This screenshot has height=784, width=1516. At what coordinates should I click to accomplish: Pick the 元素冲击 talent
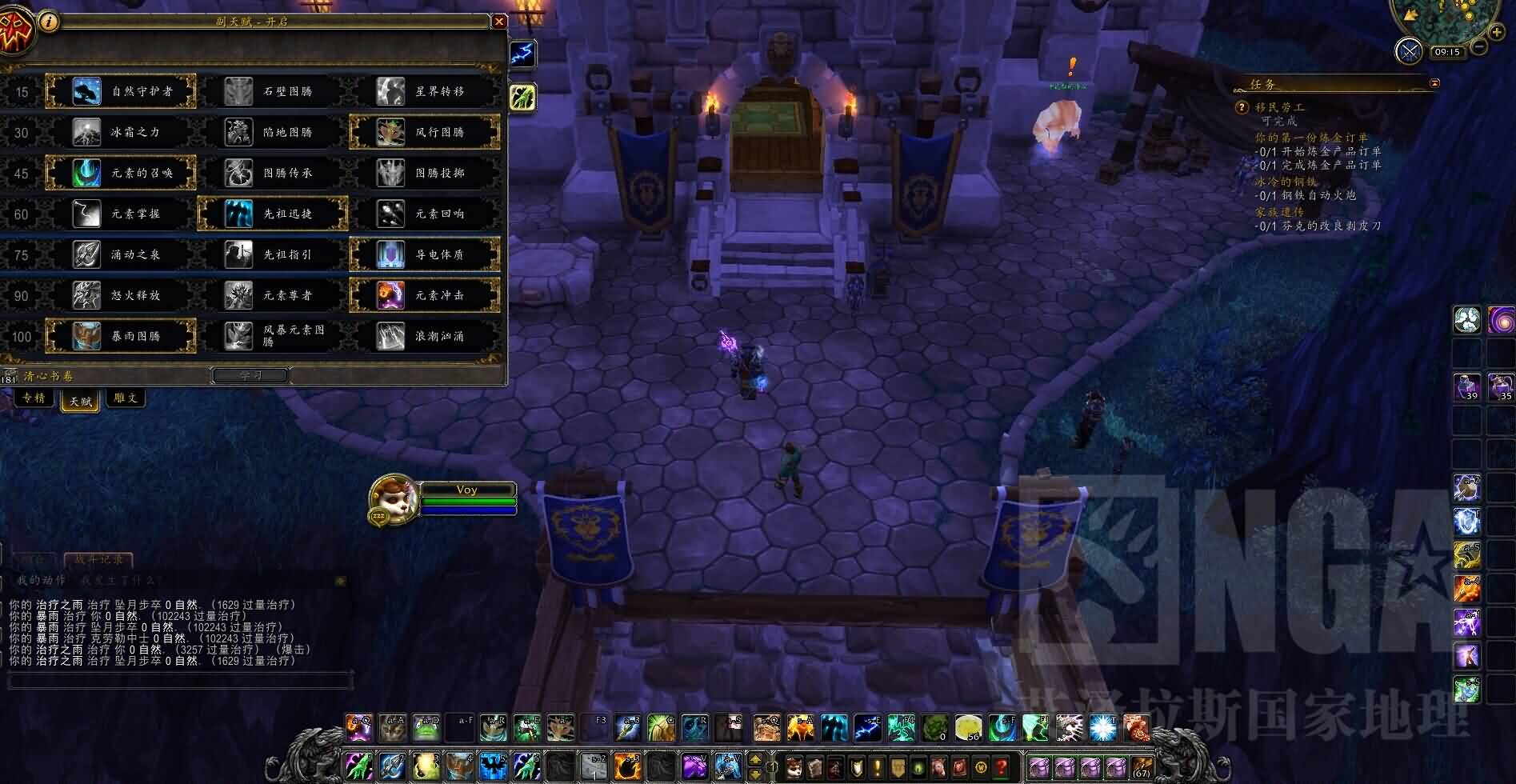tap(425, 295)
